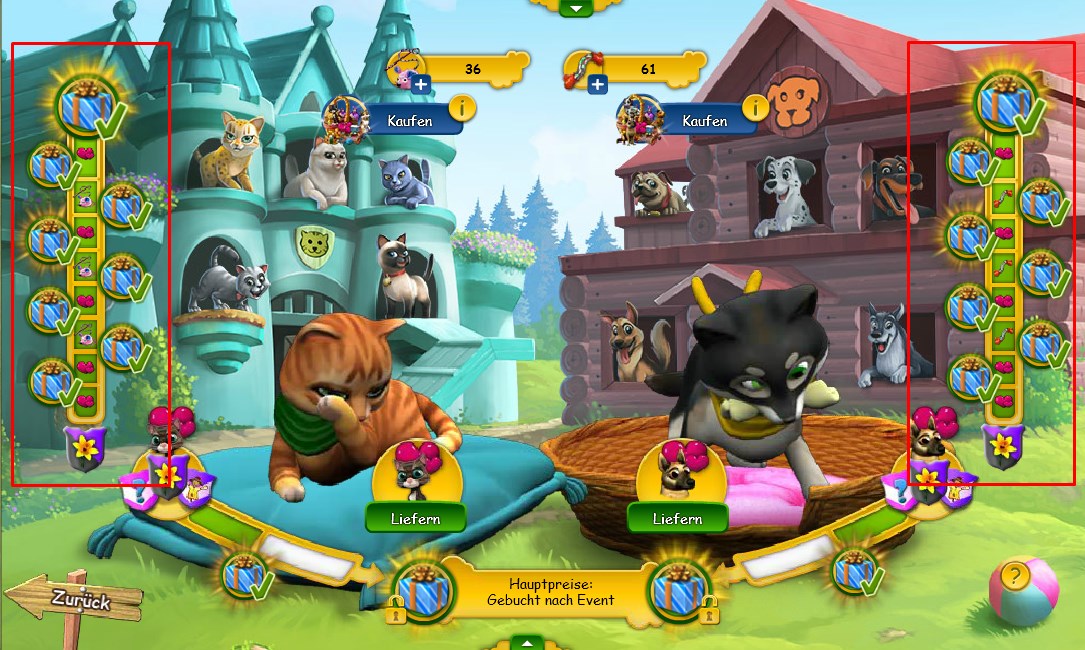This screenshot has height=650, width=1085.
Task: Add more dog toys with the plus beside 61
Action: tap(598, 85)
